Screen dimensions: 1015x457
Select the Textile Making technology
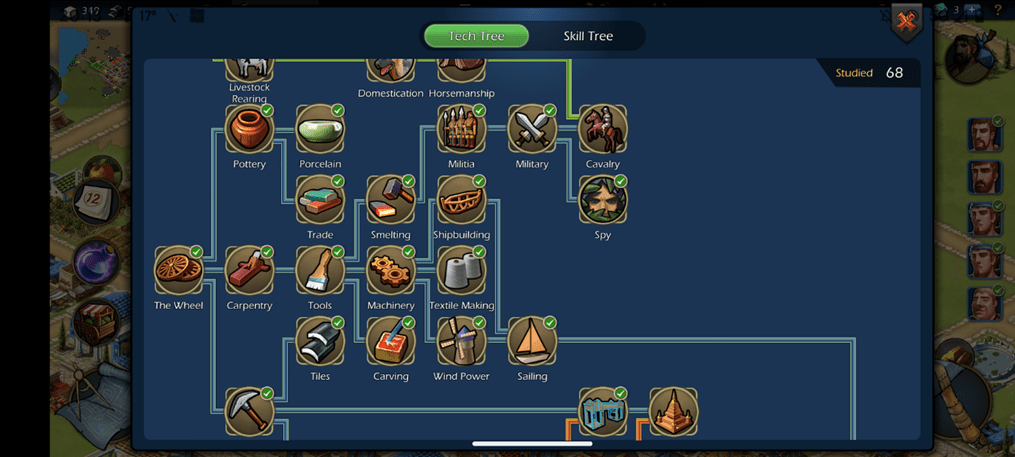(x=461, y=271)
